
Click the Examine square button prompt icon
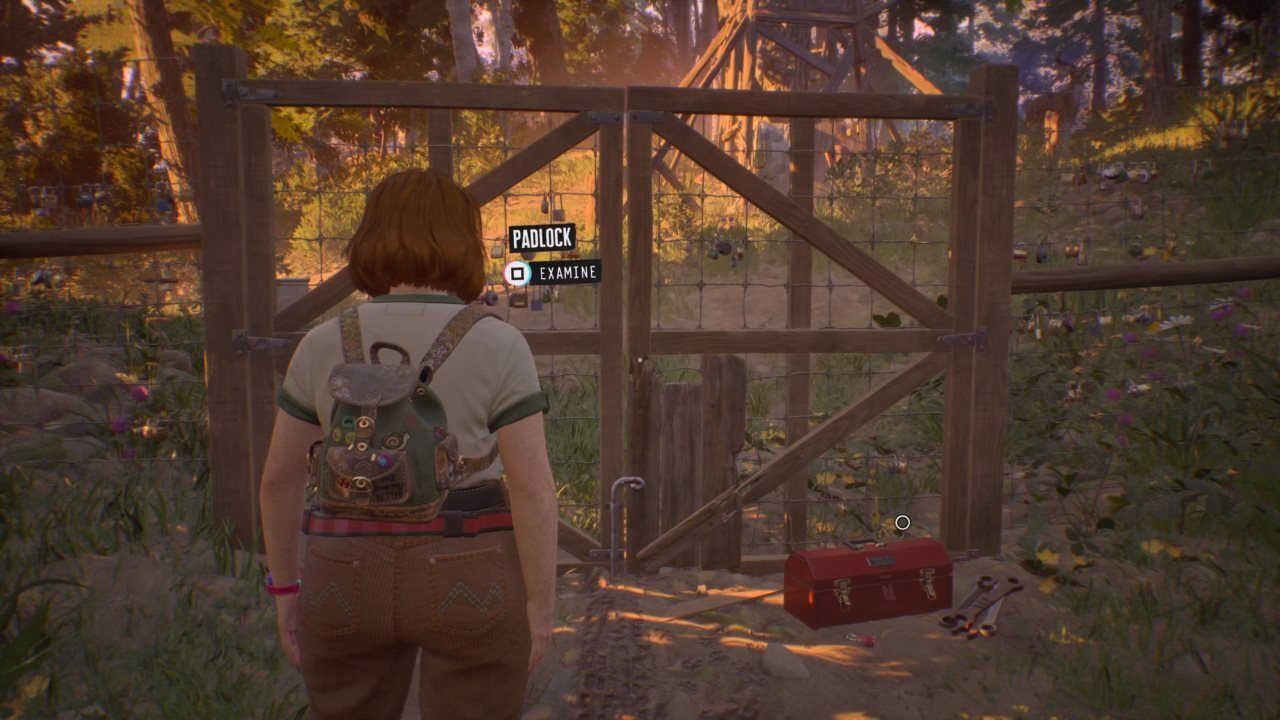[518, 271]
